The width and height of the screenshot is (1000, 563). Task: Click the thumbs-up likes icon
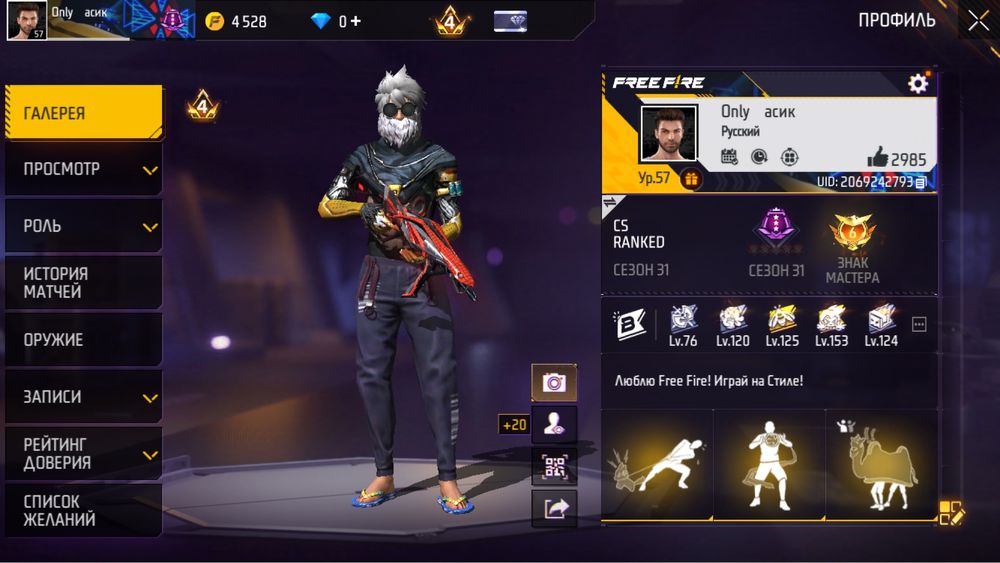coord(878,157)
